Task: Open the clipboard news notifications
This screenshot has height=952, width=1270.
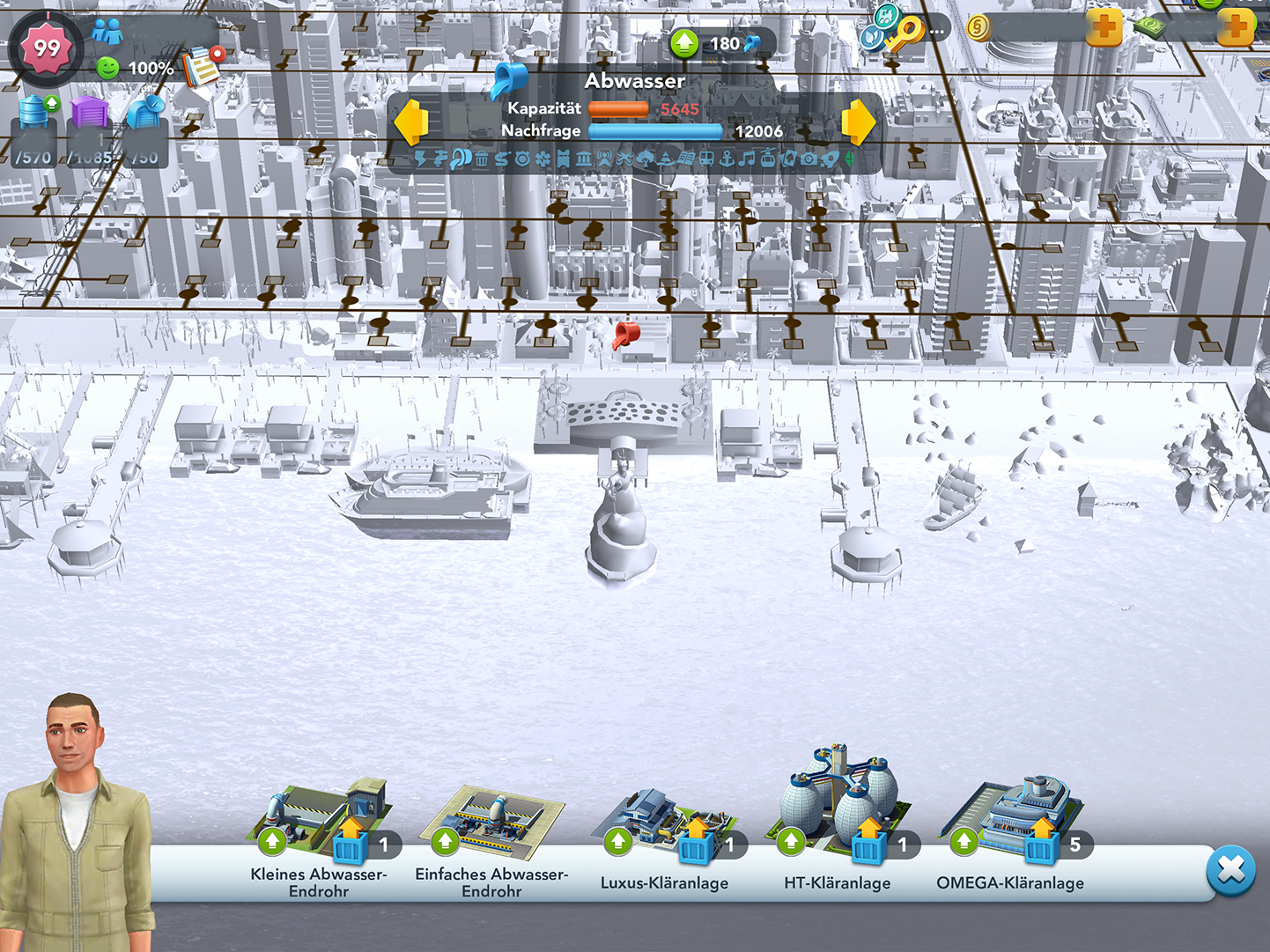Action: (202, 66)
